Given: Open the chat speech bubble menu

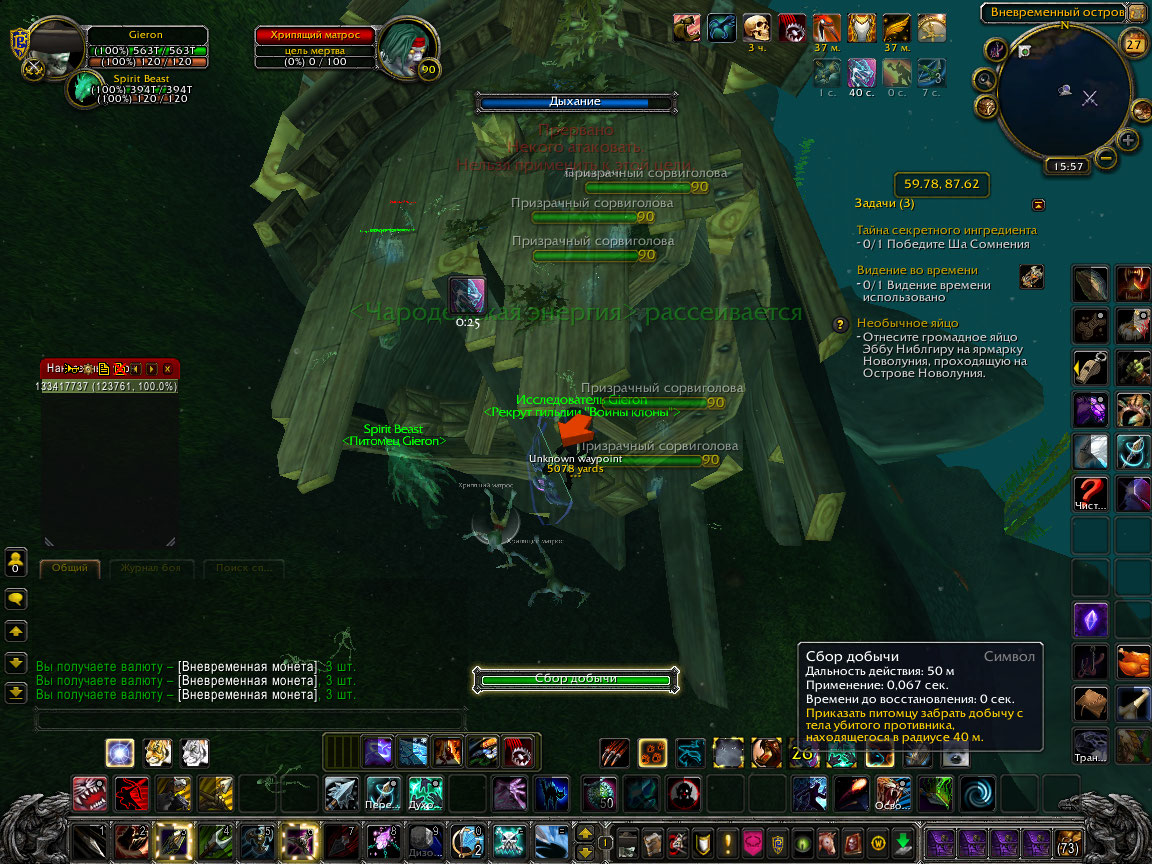Looking at the screenshot, I should pyautogui.click(x=16, y=598).
